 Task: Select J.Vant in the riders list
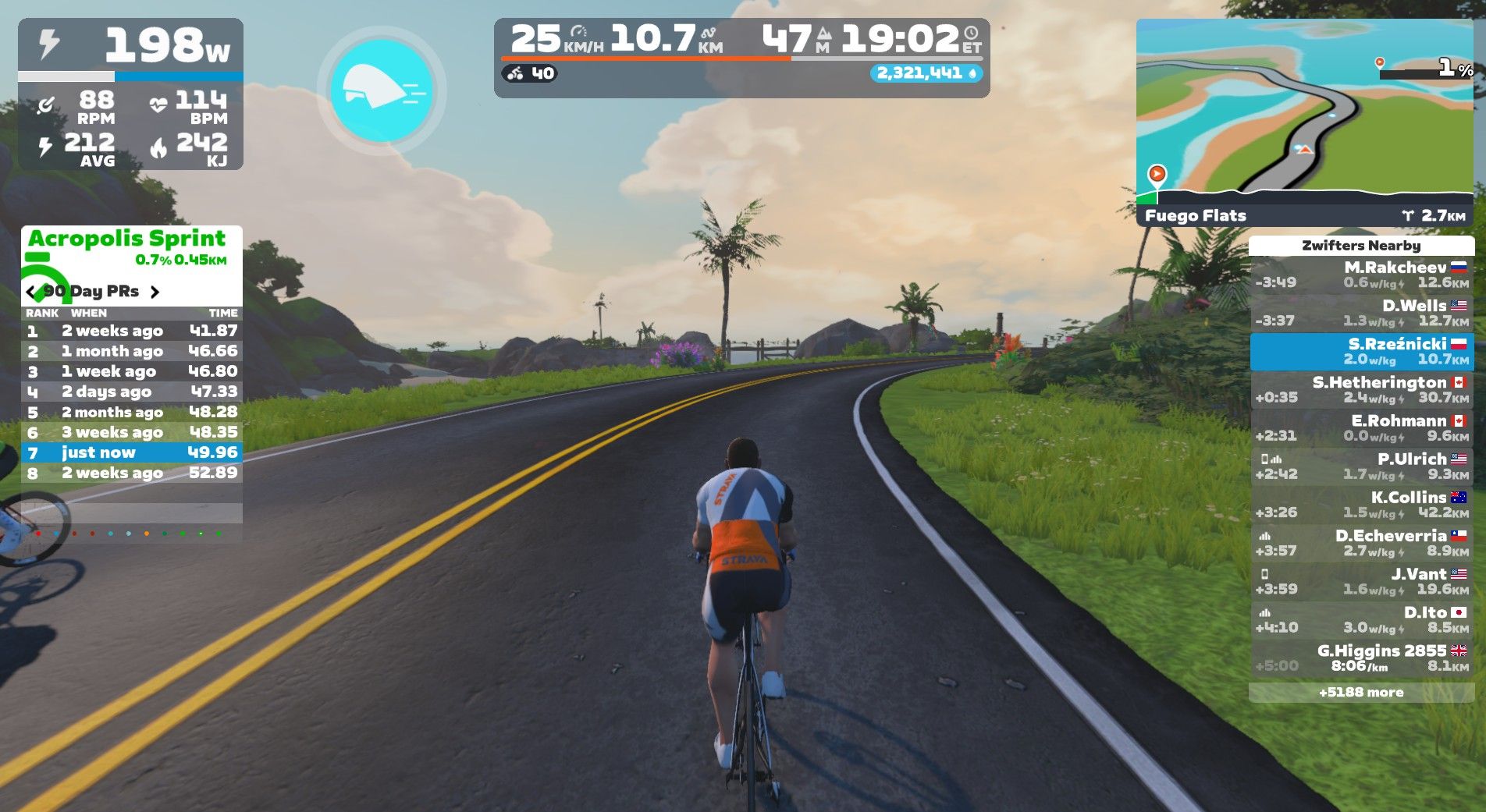click(1361, 581)
